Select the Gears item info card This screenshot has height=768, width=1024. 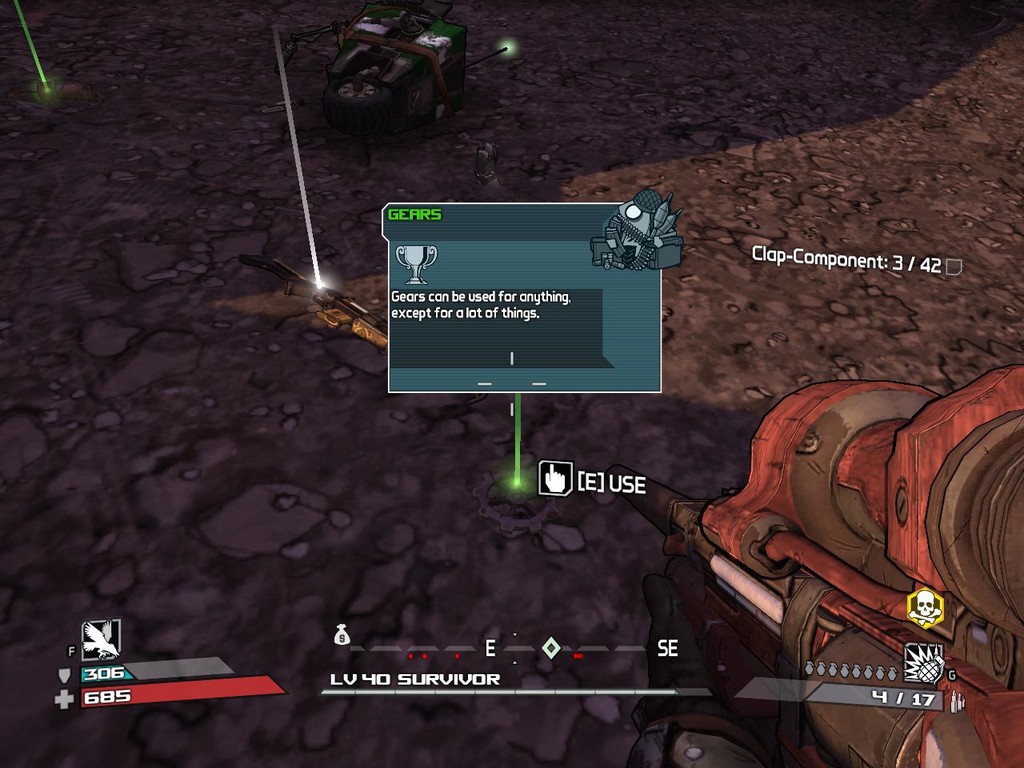point(524,298)
